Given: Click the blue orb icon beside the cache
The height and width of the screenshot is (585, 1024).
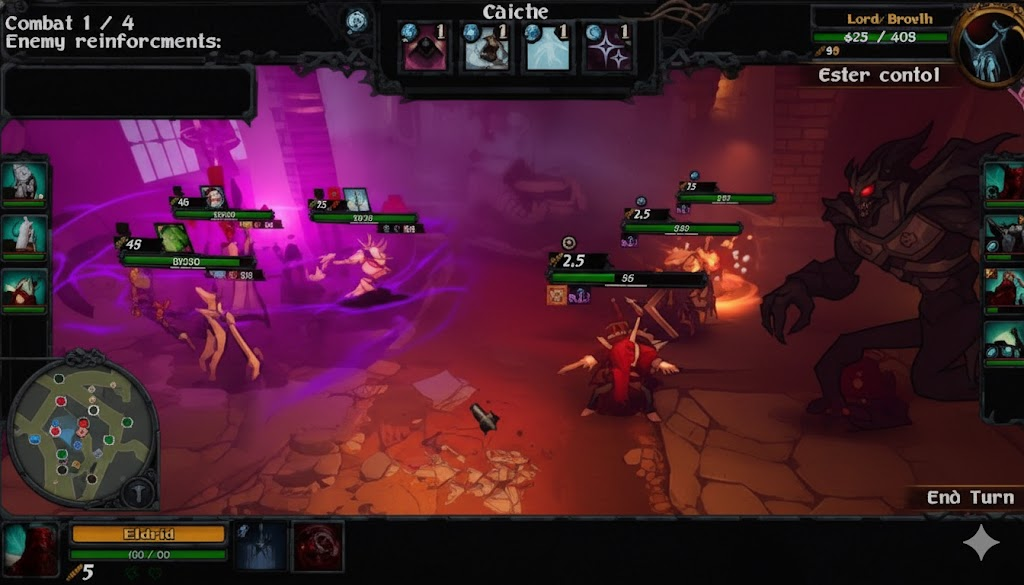Looking at the screenshot, I should point(357,19).
